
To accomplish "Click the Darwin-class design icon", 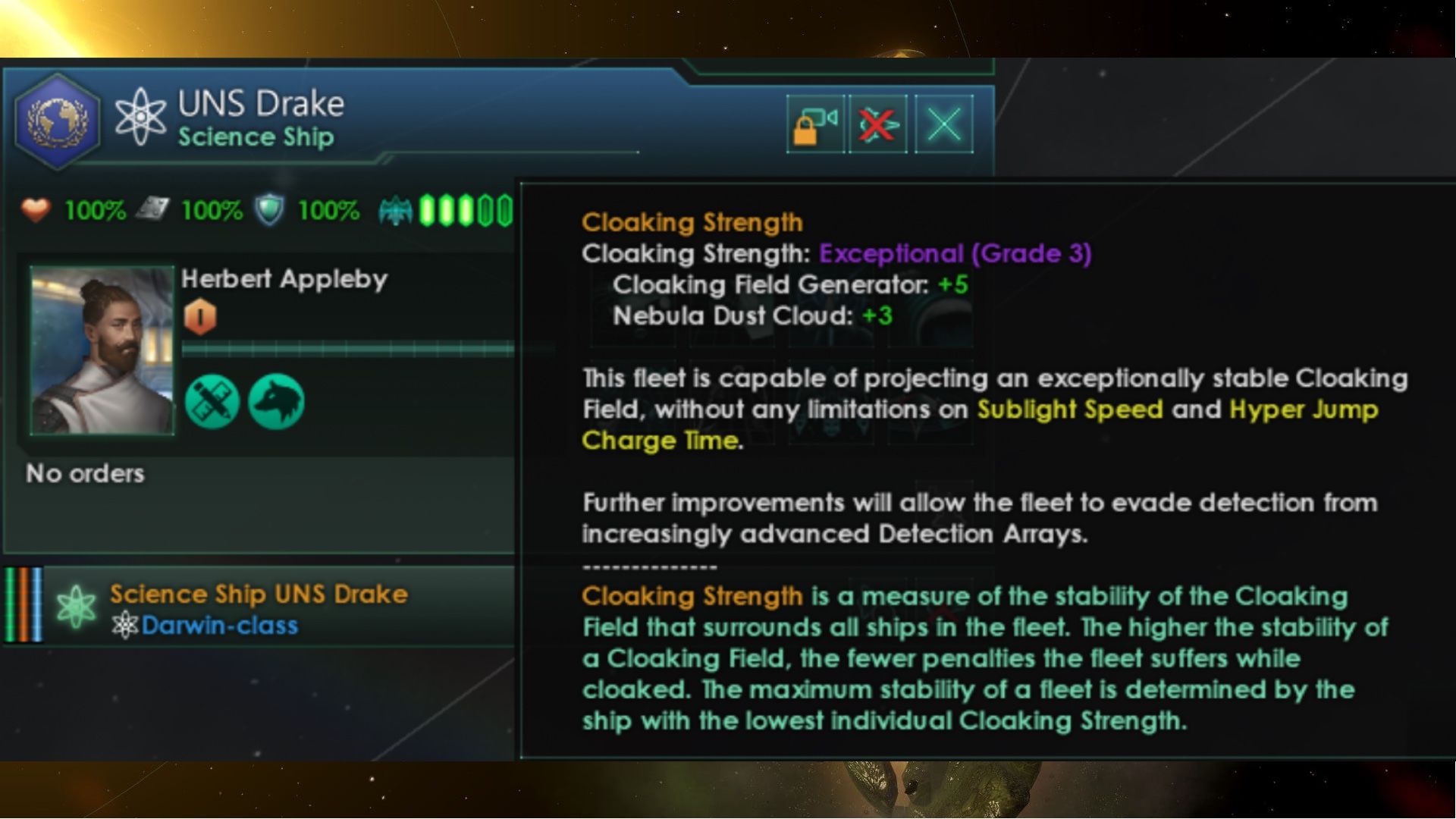I will pos(130,626).
